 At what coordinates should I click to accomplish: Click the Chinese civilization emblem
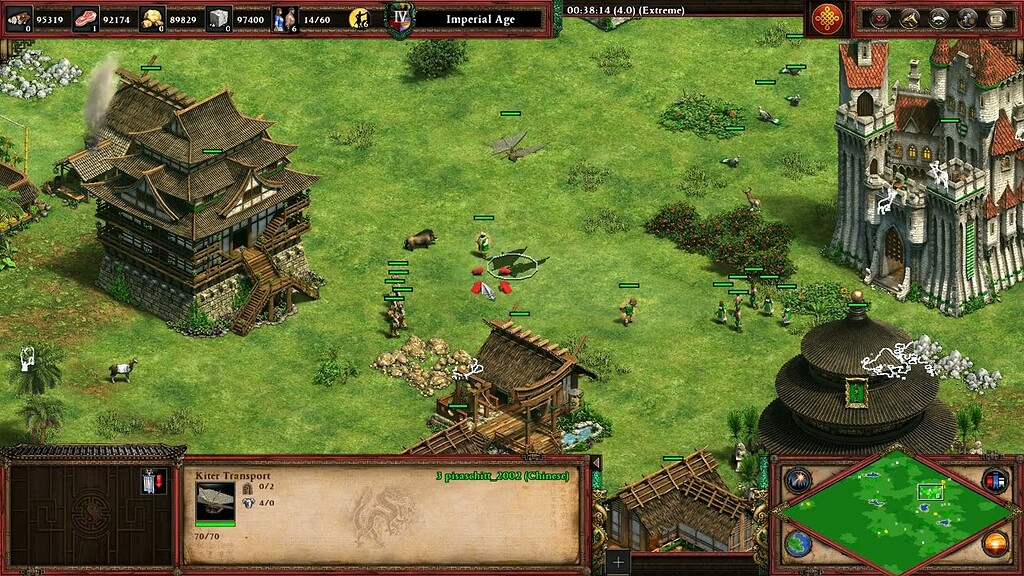(826, 18)
